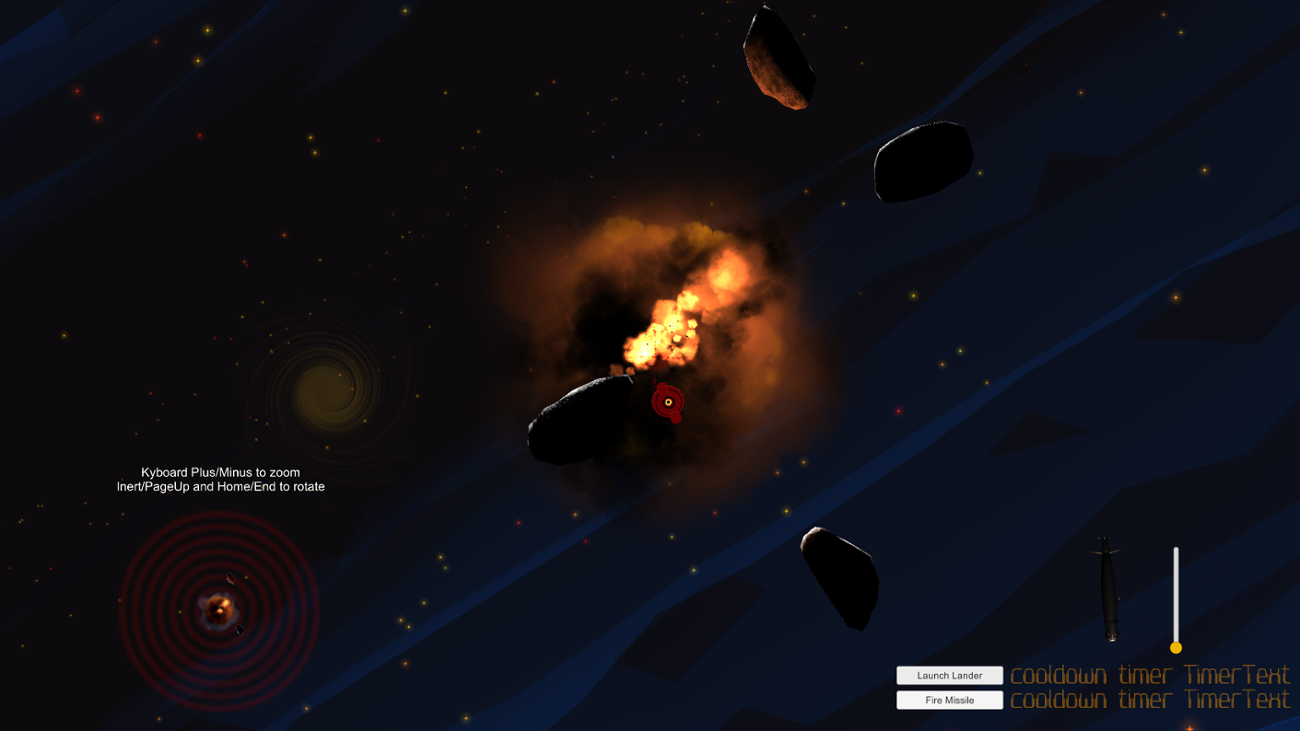Select the missile icon beside the slider

1108,589
